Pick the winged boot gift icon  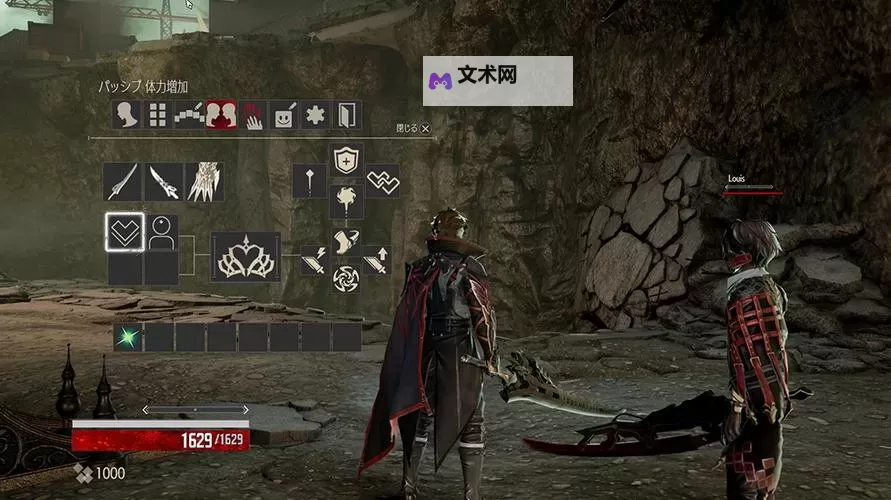pos(346,242)
